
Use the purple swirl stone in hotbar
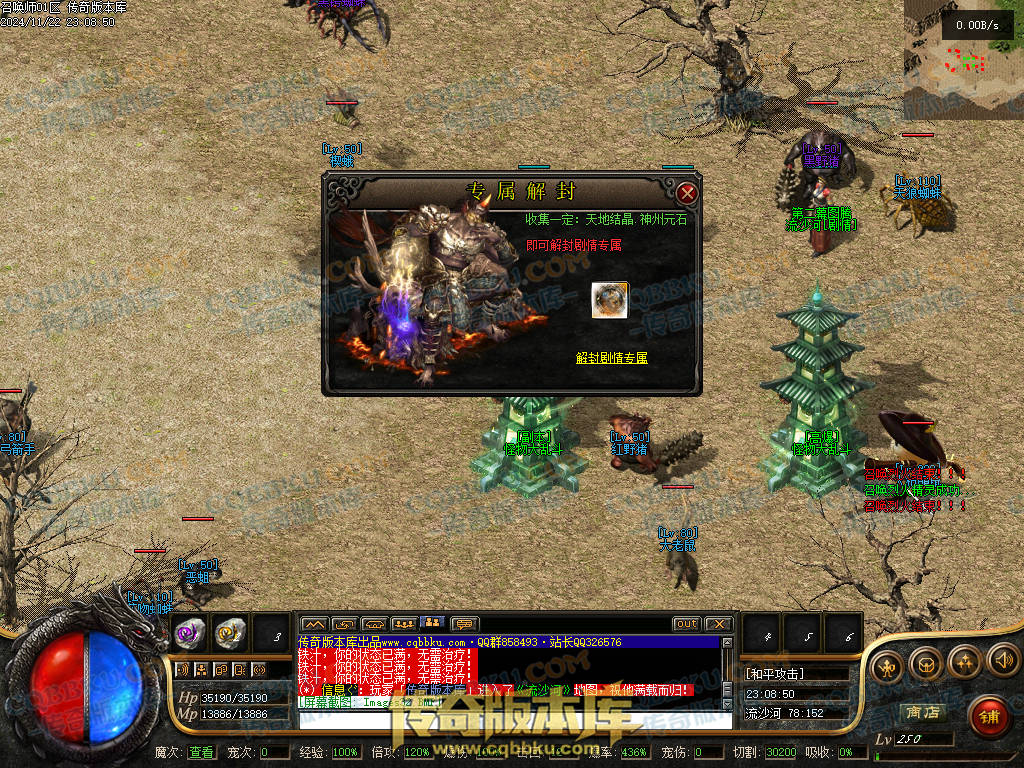click(x=190, y=632)
